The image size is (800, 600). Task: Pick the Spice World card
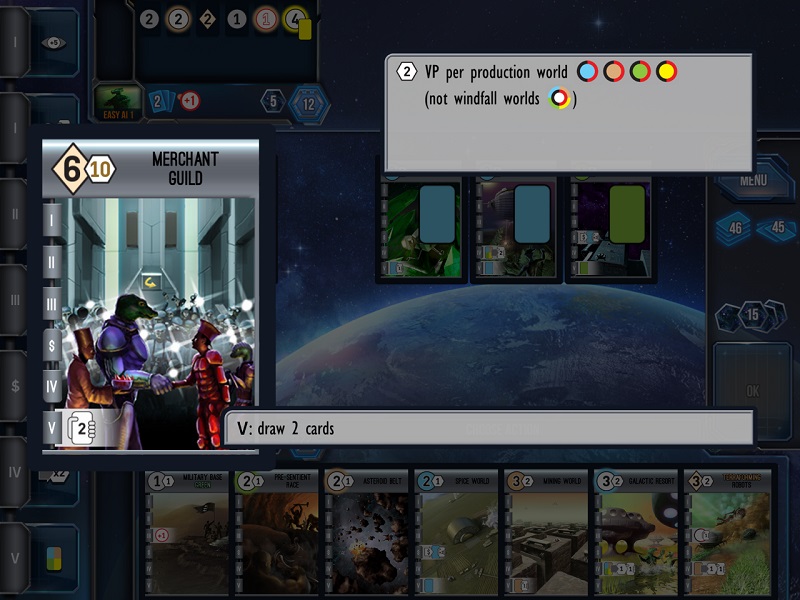[x=456, y=532]
